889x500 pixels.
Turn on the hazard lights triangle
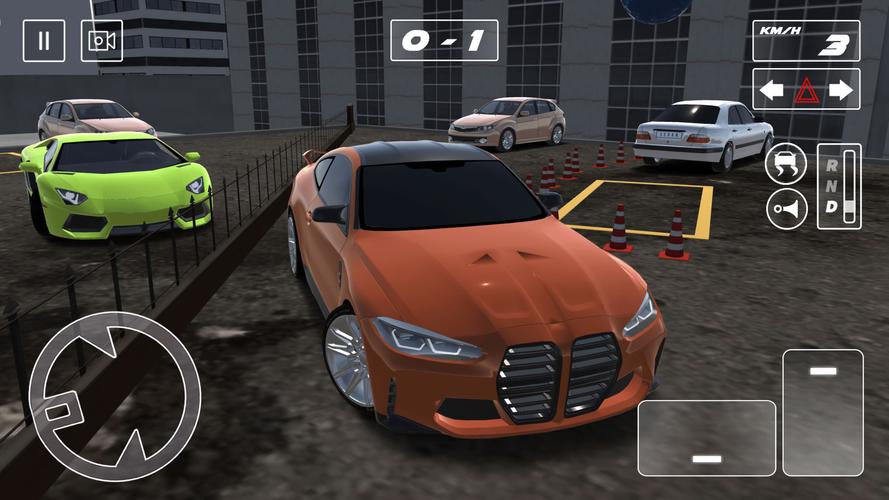(806, 91)
